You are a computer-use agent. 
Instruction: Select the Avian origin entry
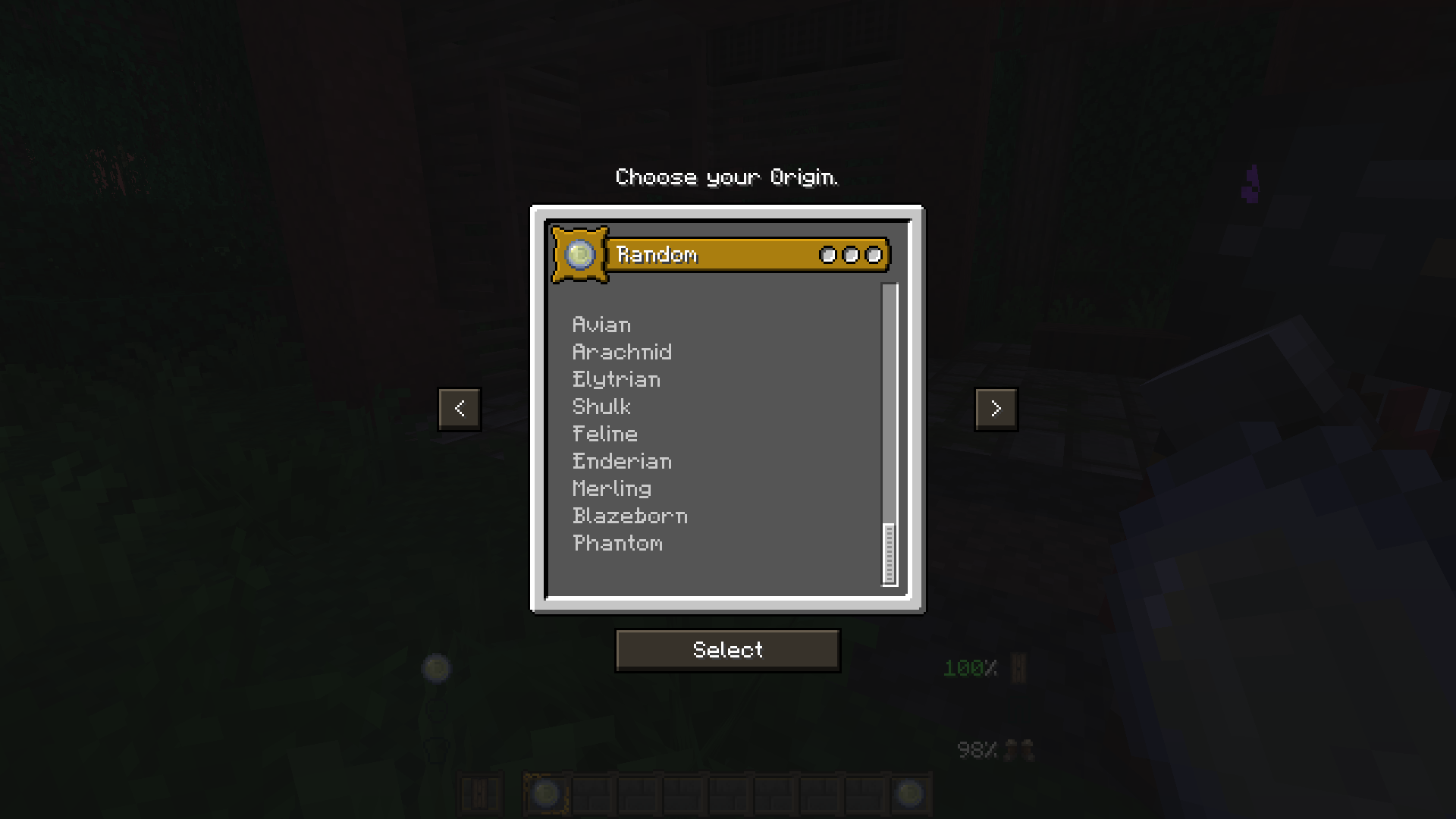(x=601, y=325)
